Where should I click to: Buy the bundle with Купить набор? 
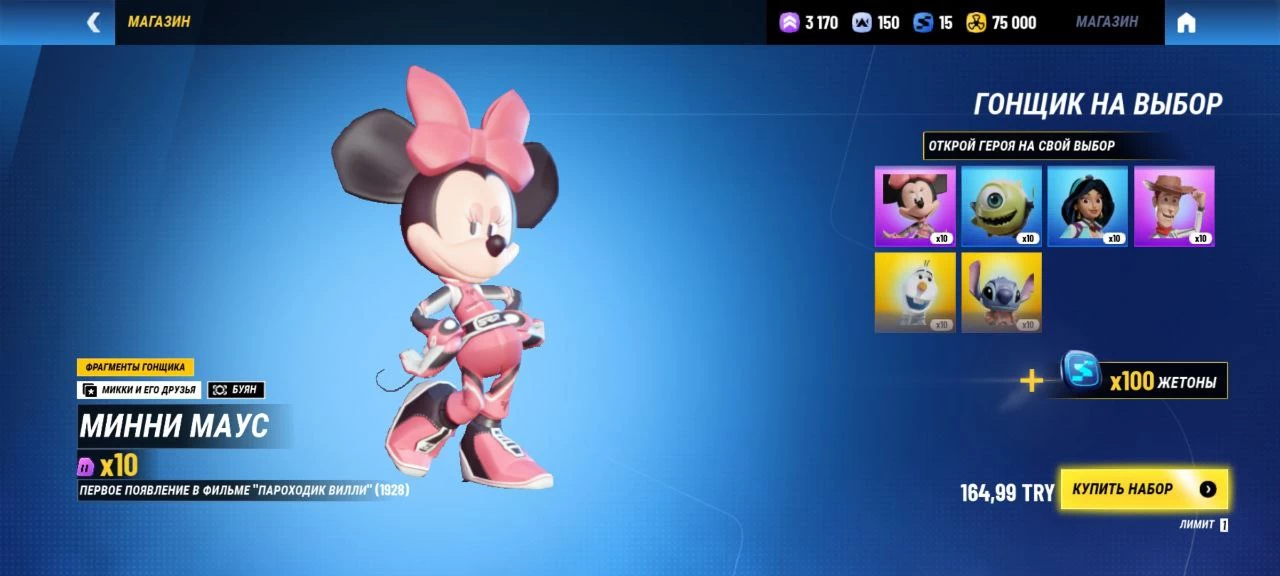[x=1144, y=489]
